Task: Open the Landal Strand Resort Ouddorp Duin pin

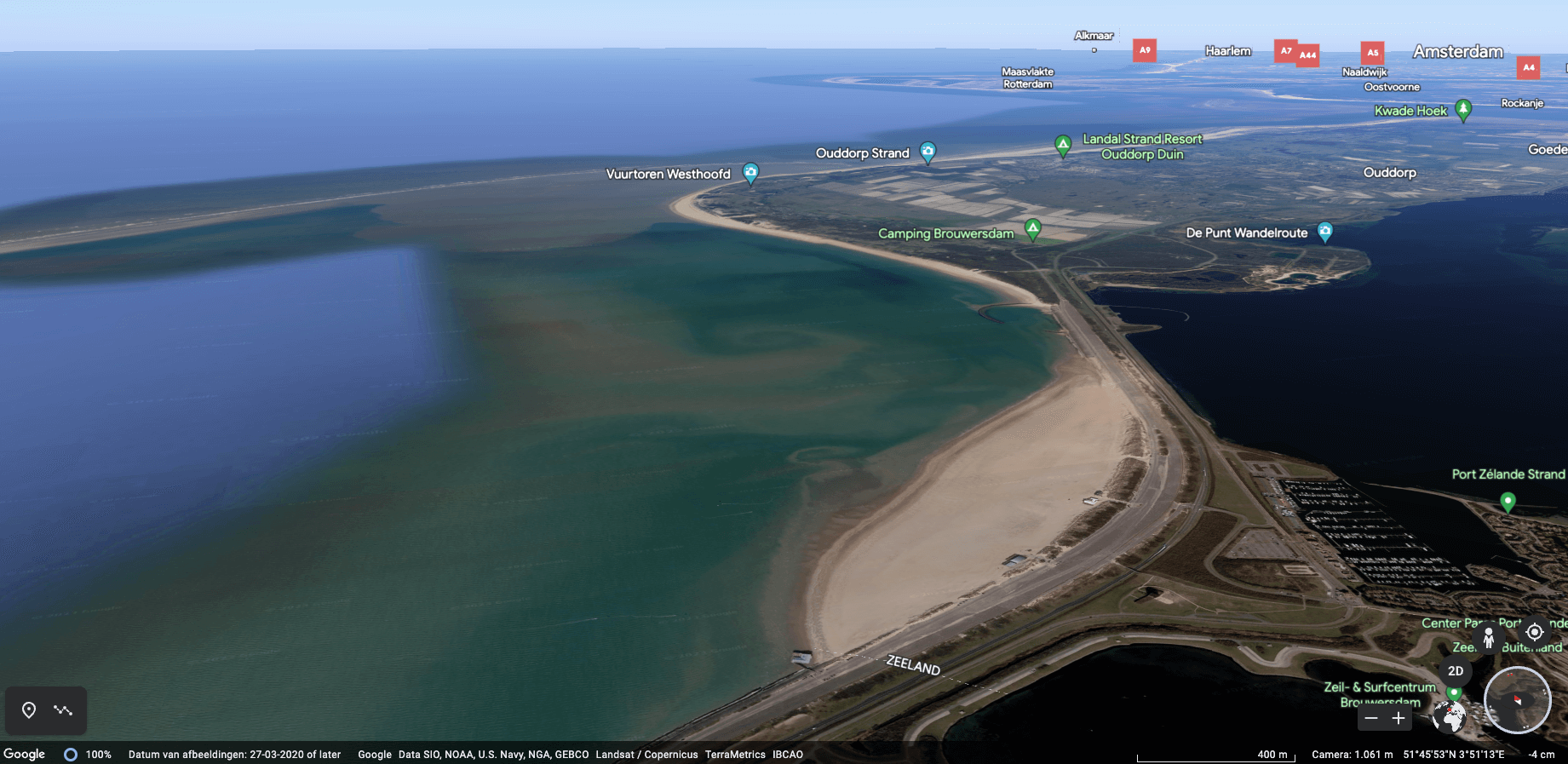Action: (1062, 144)
